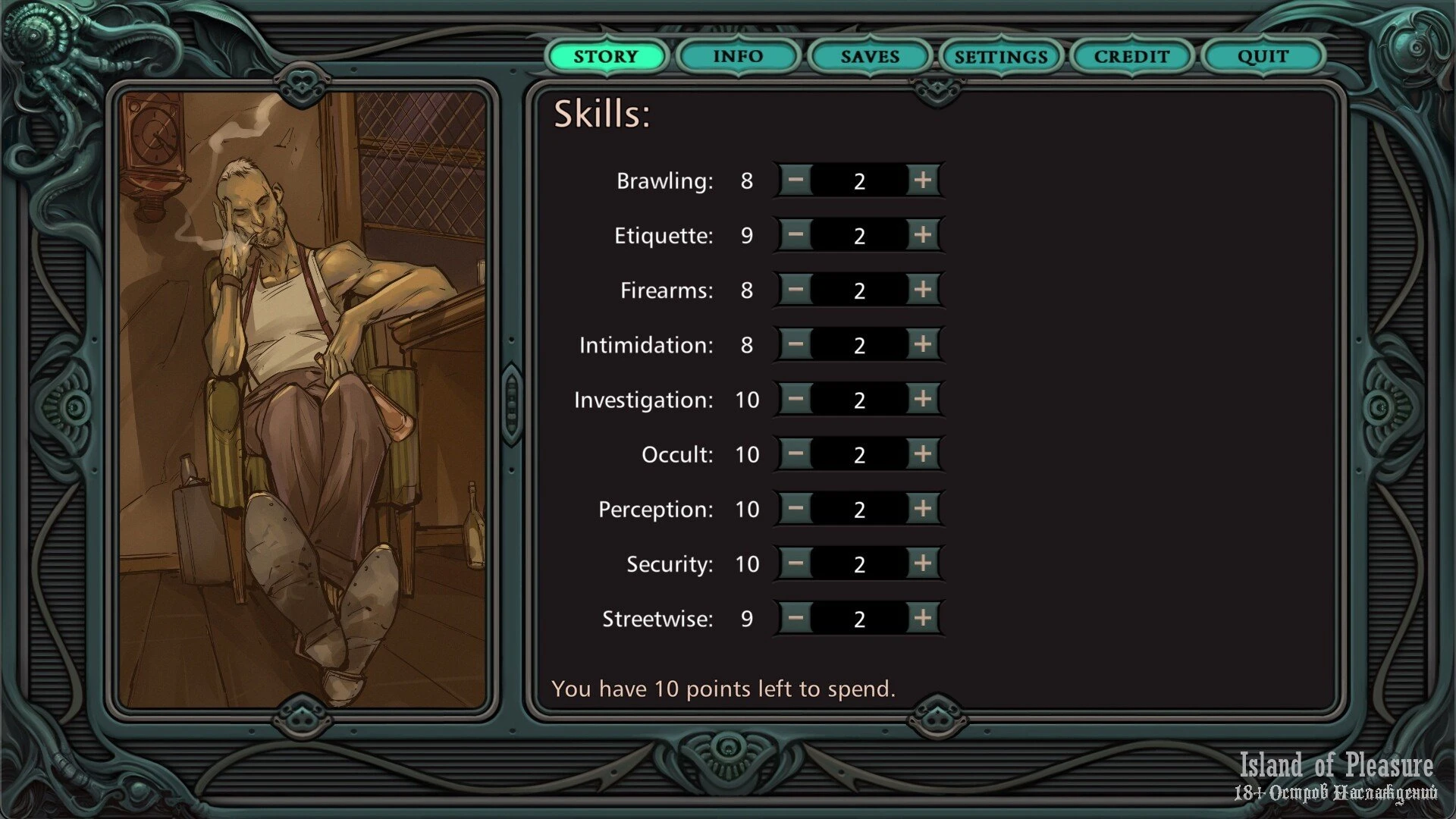Add a point to Occult
The height and width of the screenshot is (819, 1456).
(922, 453)
